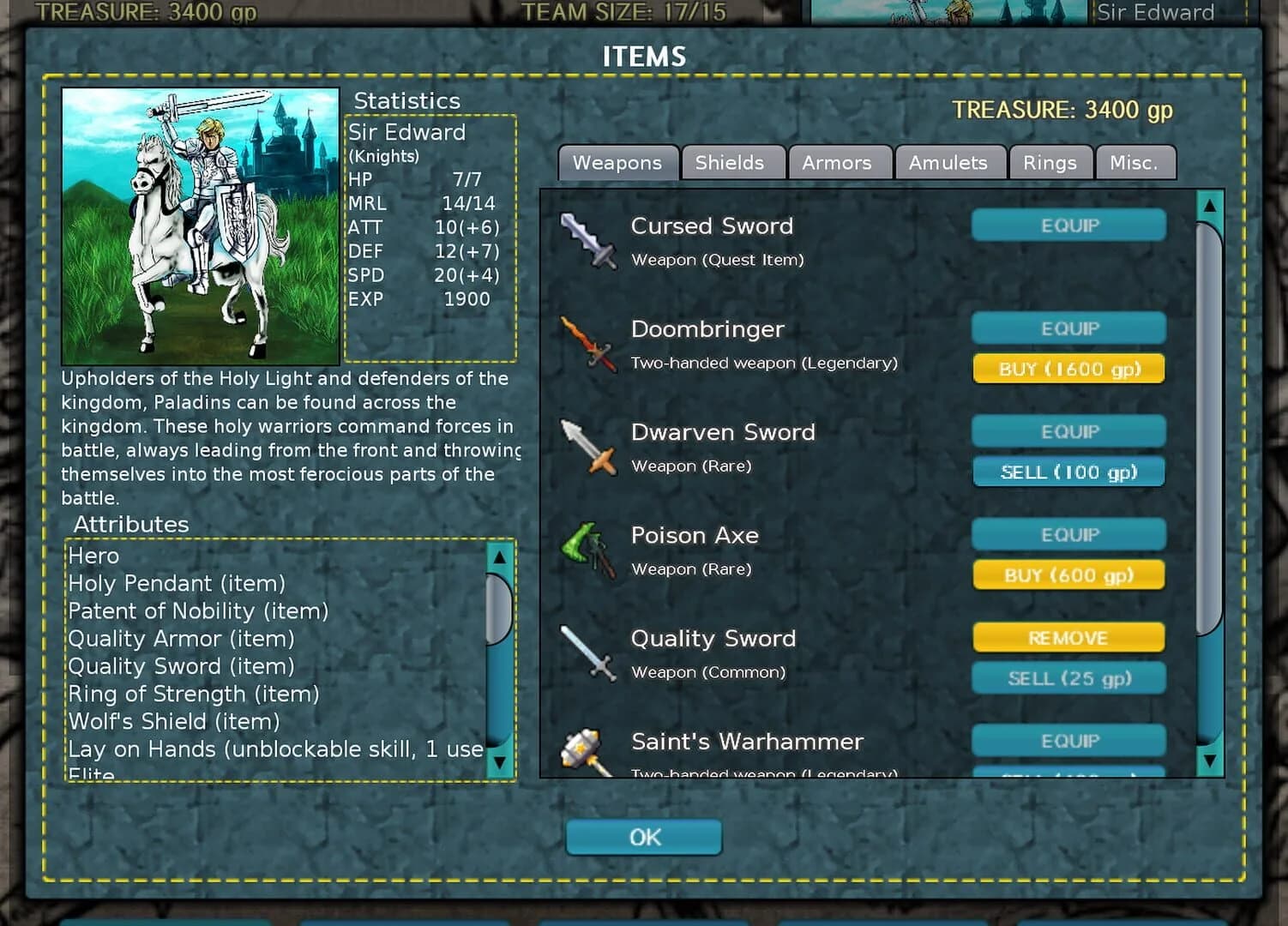Buy Doombringer for 1600 gp
The width and height of the screenshot is (1288, 926).
[x=1068, y=368]
